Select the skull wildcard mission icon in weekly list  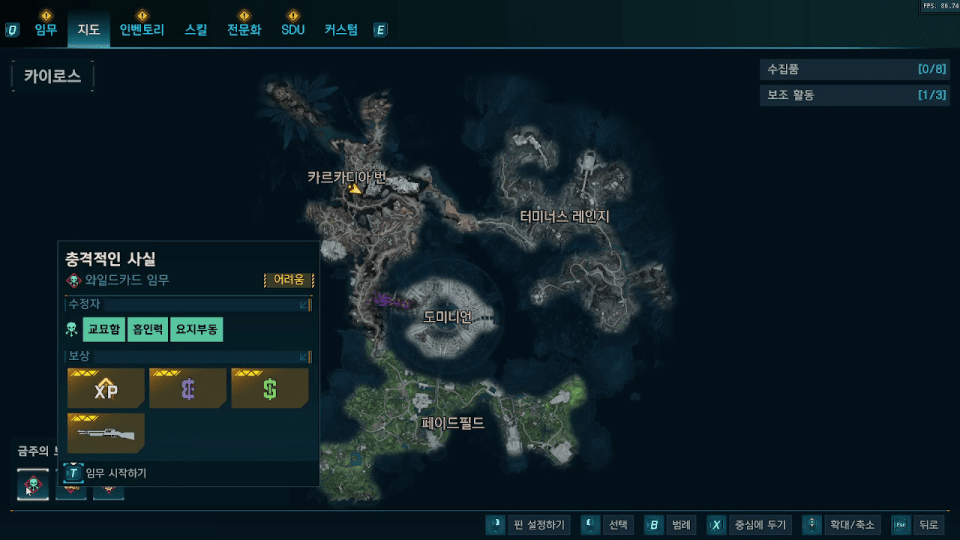click(33, 486)
